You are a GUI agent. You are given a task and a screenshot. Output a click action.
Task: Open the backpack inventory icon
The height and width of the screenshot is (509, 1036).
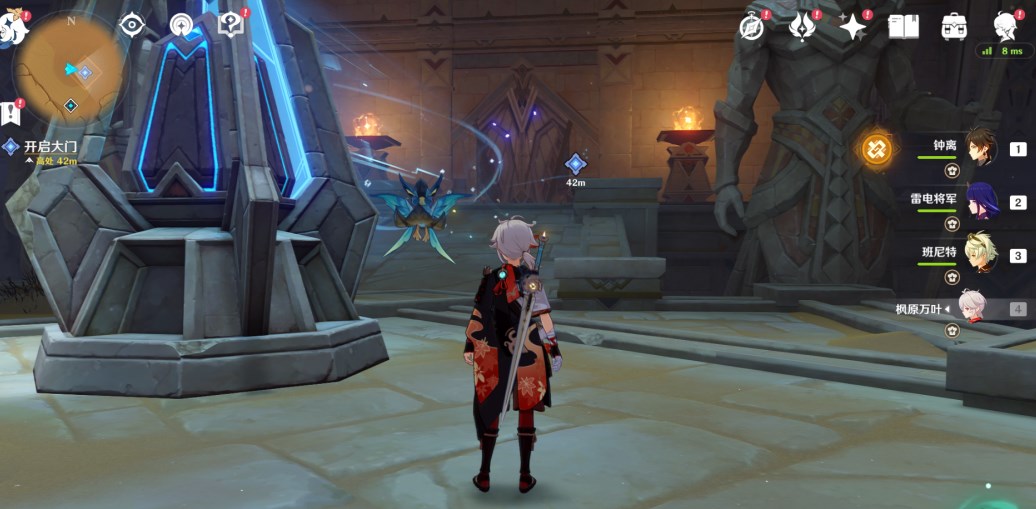[954, 27]
